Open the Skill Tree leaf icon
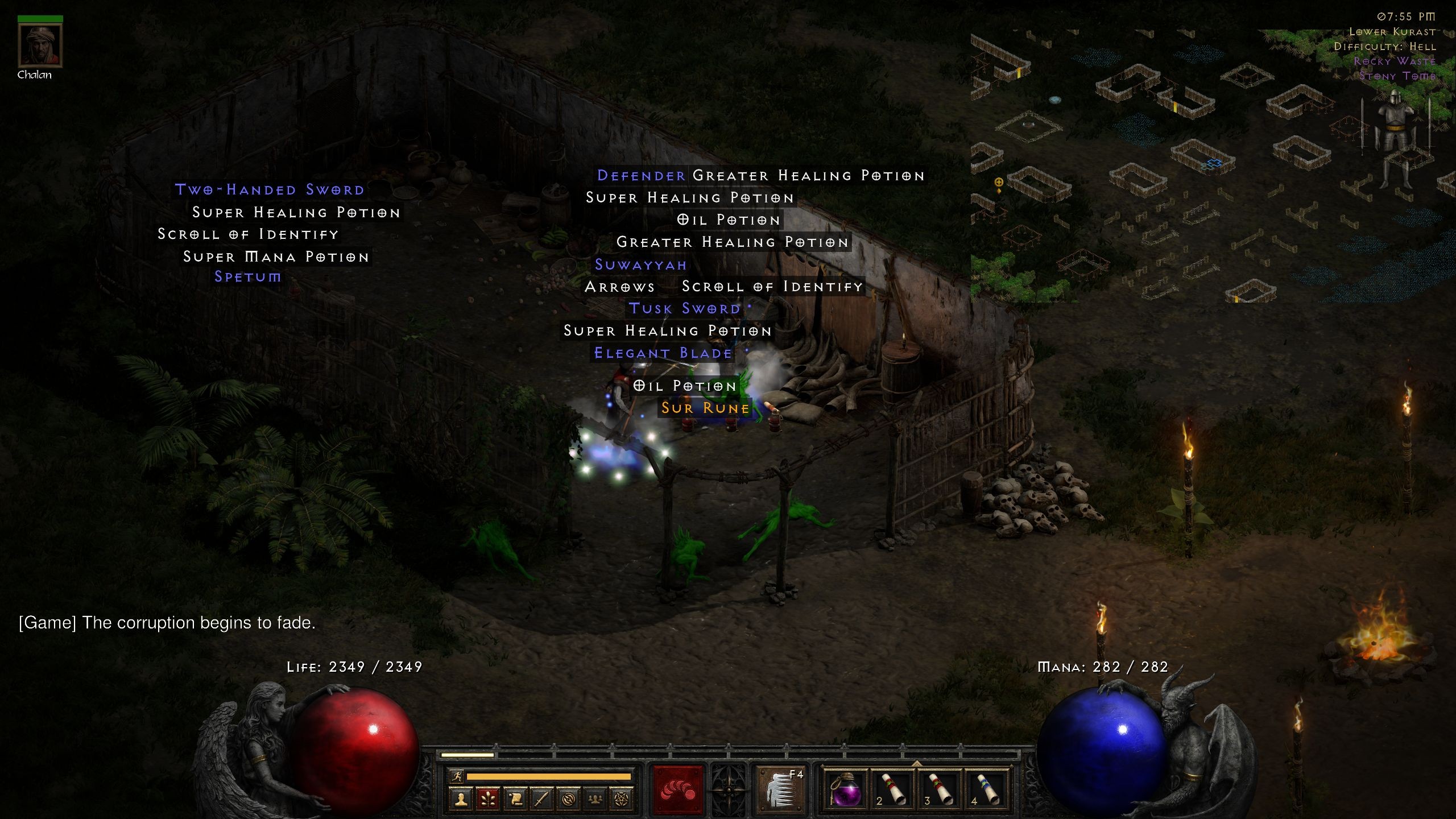 pos(487,799)
